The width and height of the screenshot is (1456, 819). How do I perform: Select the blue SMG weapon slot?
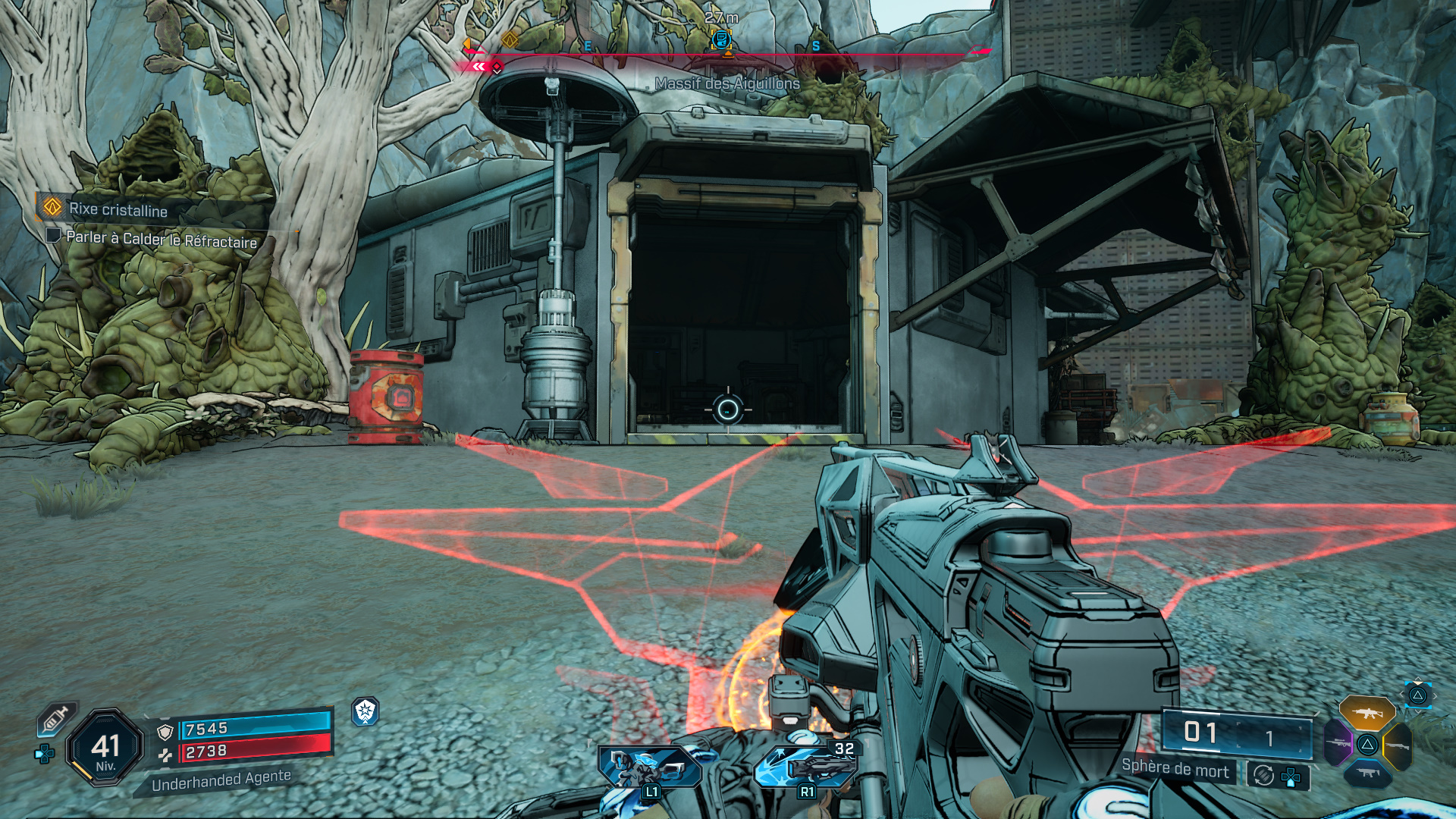pyautogui.click(x=1367, y=773)
